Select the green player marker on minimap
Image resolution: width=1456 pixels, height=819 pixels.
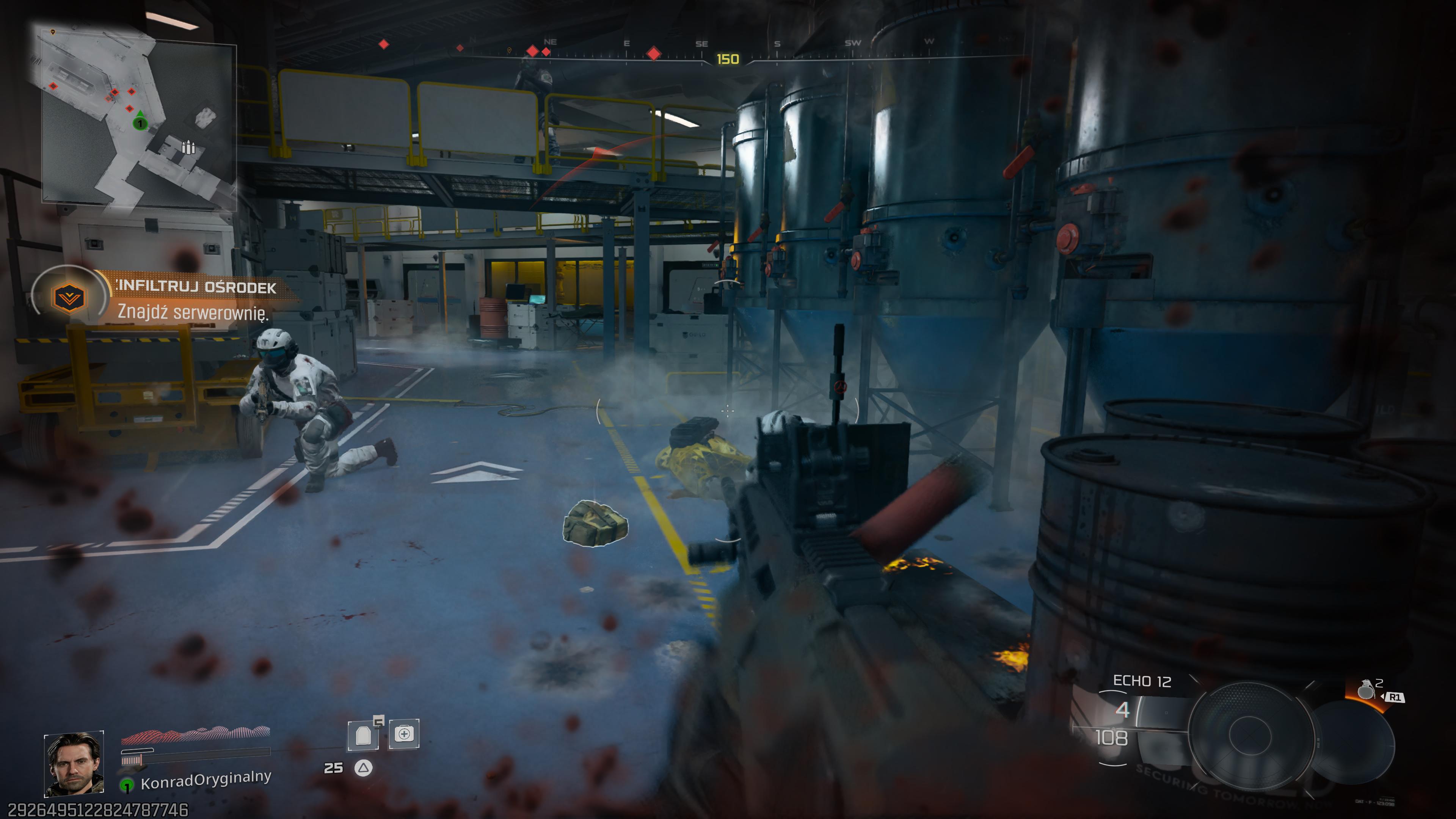click(140, 122)
